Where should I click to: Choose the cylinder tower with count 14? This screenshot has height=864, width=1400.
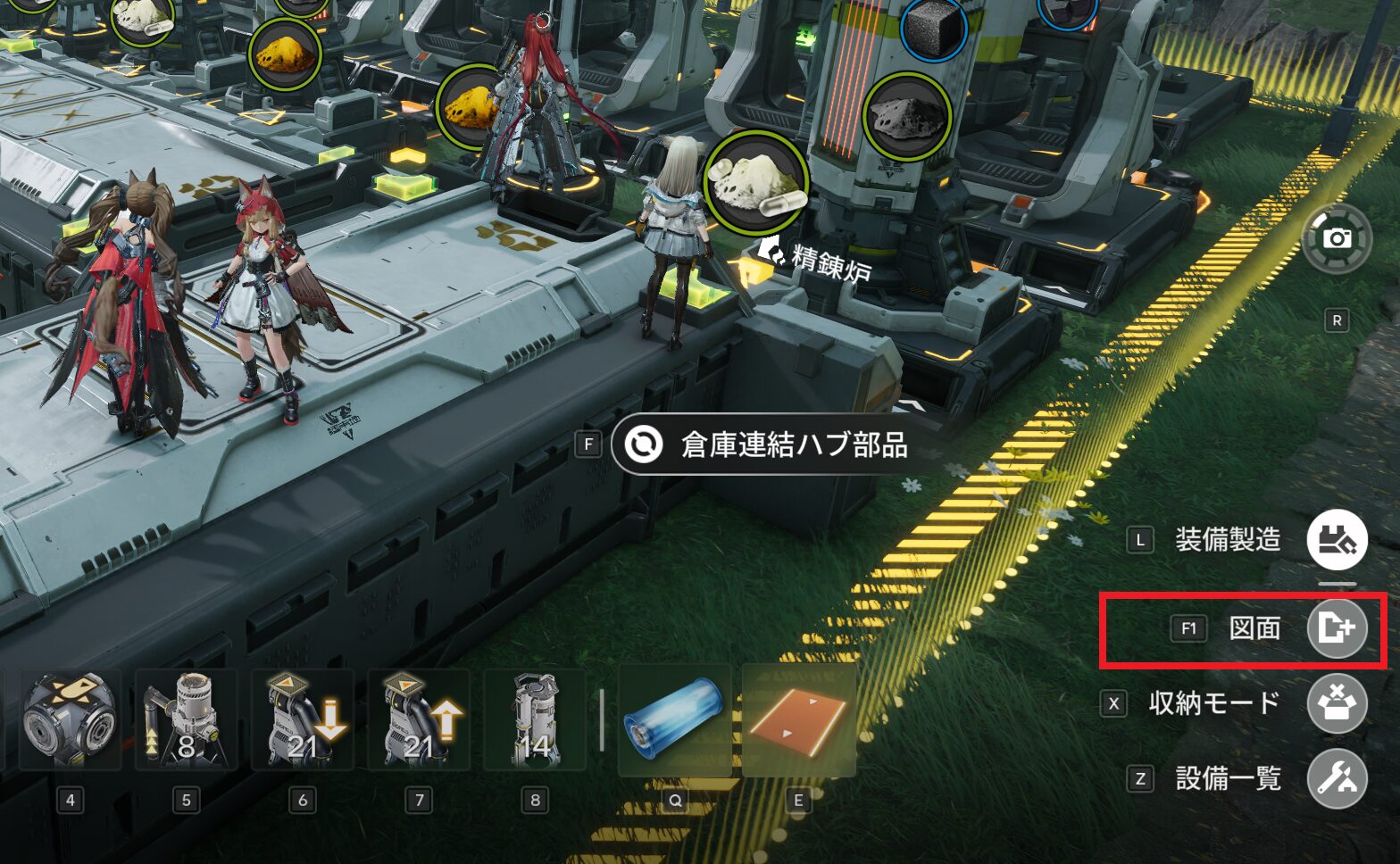[535, 721]
